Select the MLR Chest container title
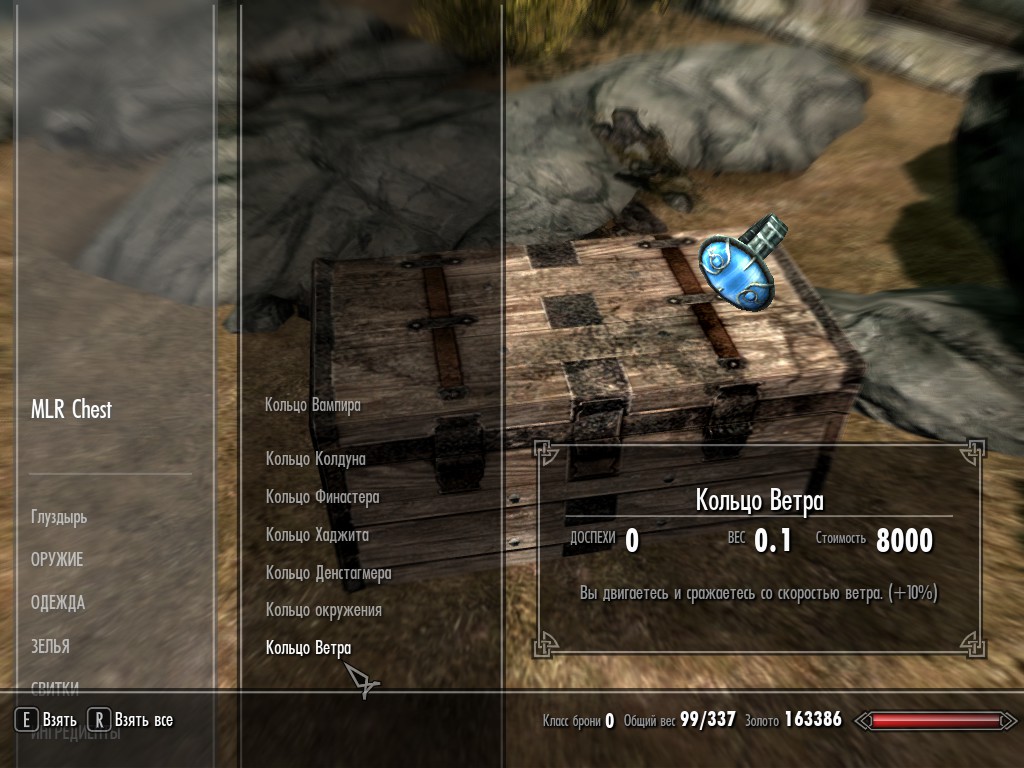The image size is (1024, 768). 71,410
